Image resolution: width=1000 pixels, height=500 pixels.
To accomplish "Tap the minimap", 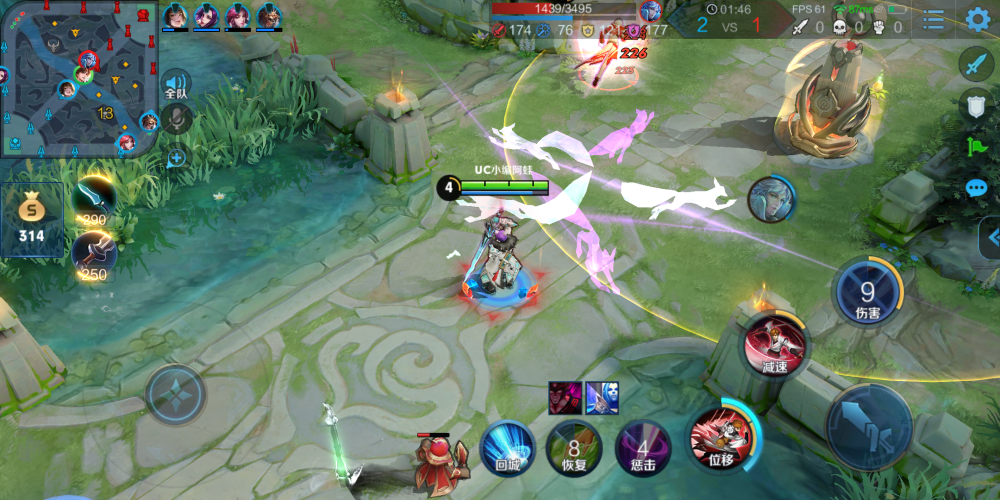I will [80, 78].
